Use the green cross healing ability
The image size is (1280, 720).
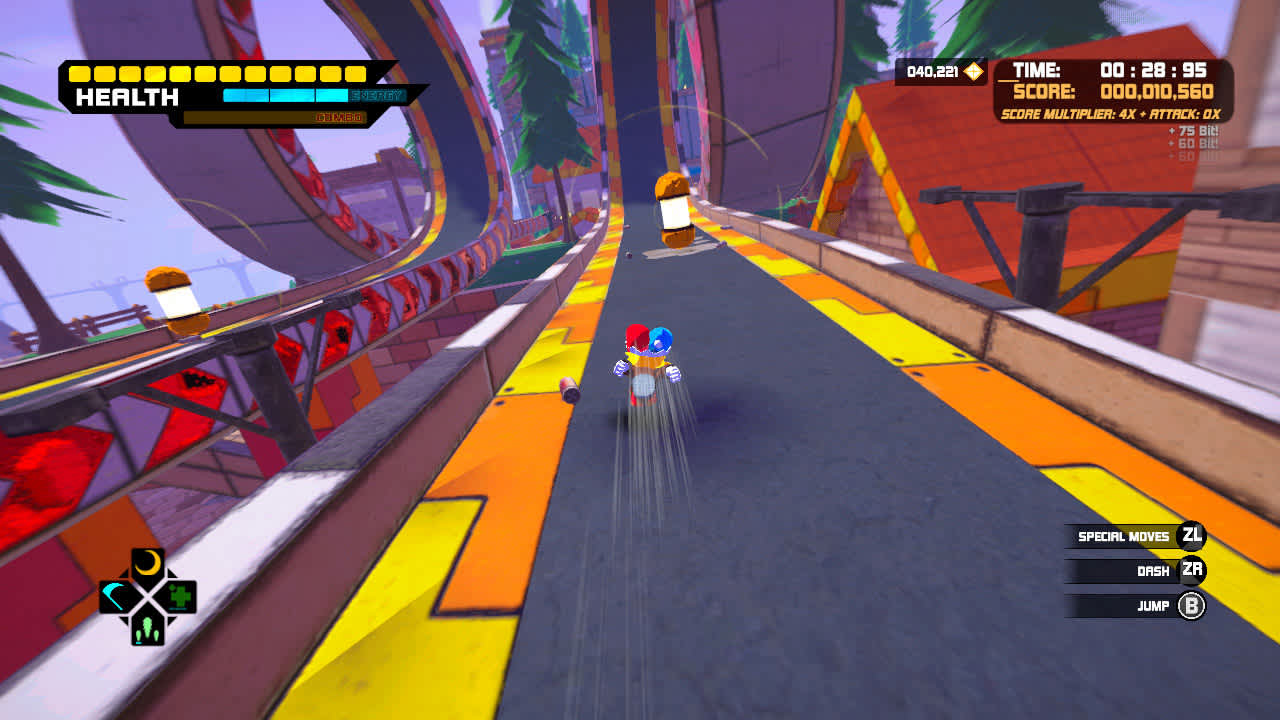coord(180,597)
